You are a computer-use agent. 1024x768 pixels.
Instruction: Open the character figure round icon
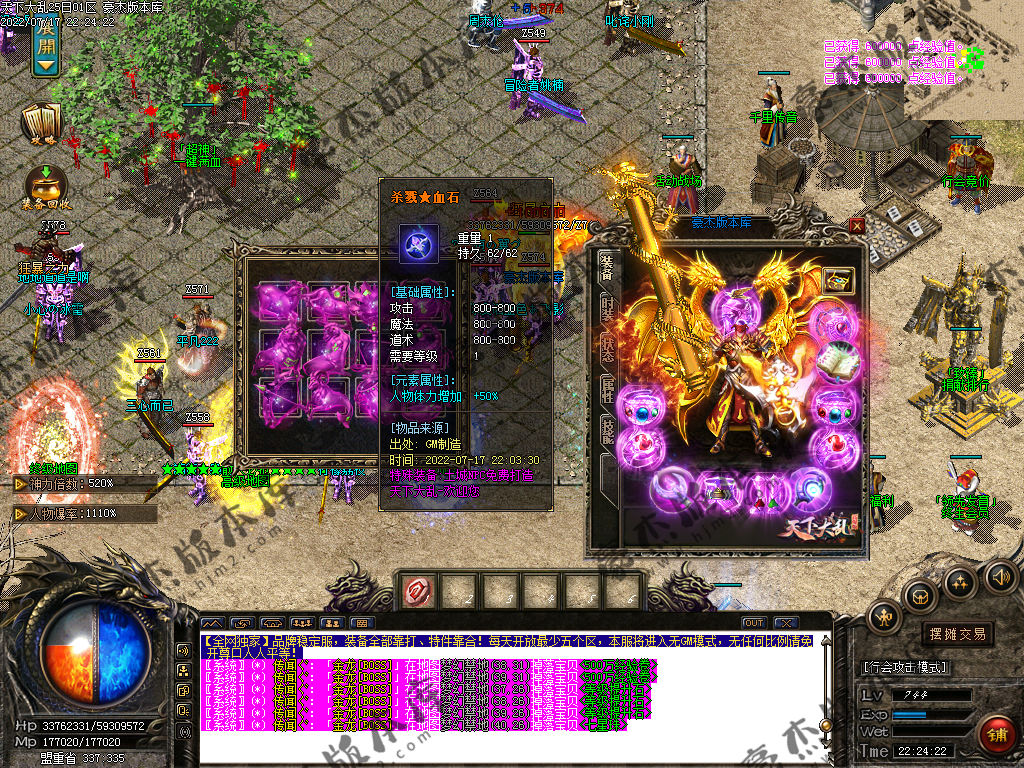883,617
